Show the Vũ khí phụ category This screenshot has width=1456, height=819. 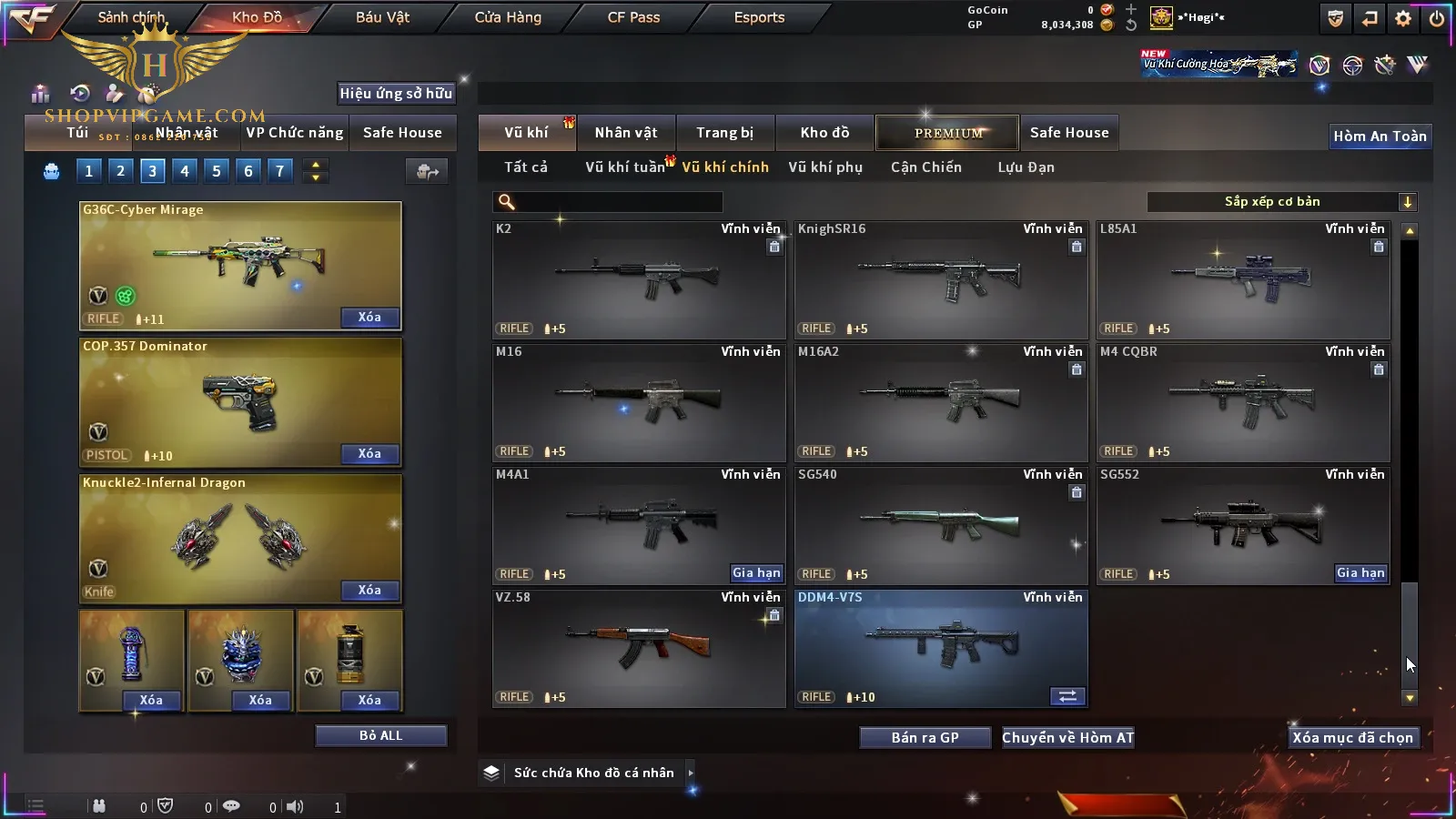click(x=825, y=167)
